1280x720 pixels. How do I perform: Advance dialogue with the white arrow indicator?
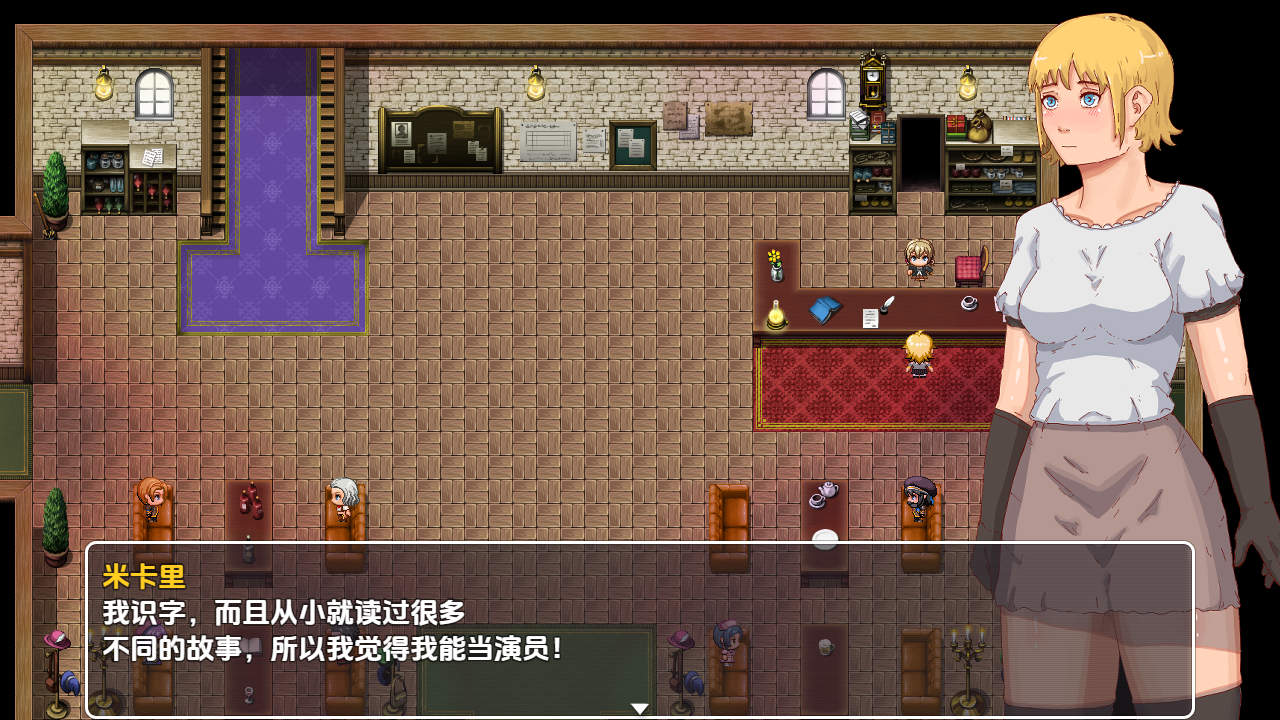pyautogui.click(x=640, y=708)
